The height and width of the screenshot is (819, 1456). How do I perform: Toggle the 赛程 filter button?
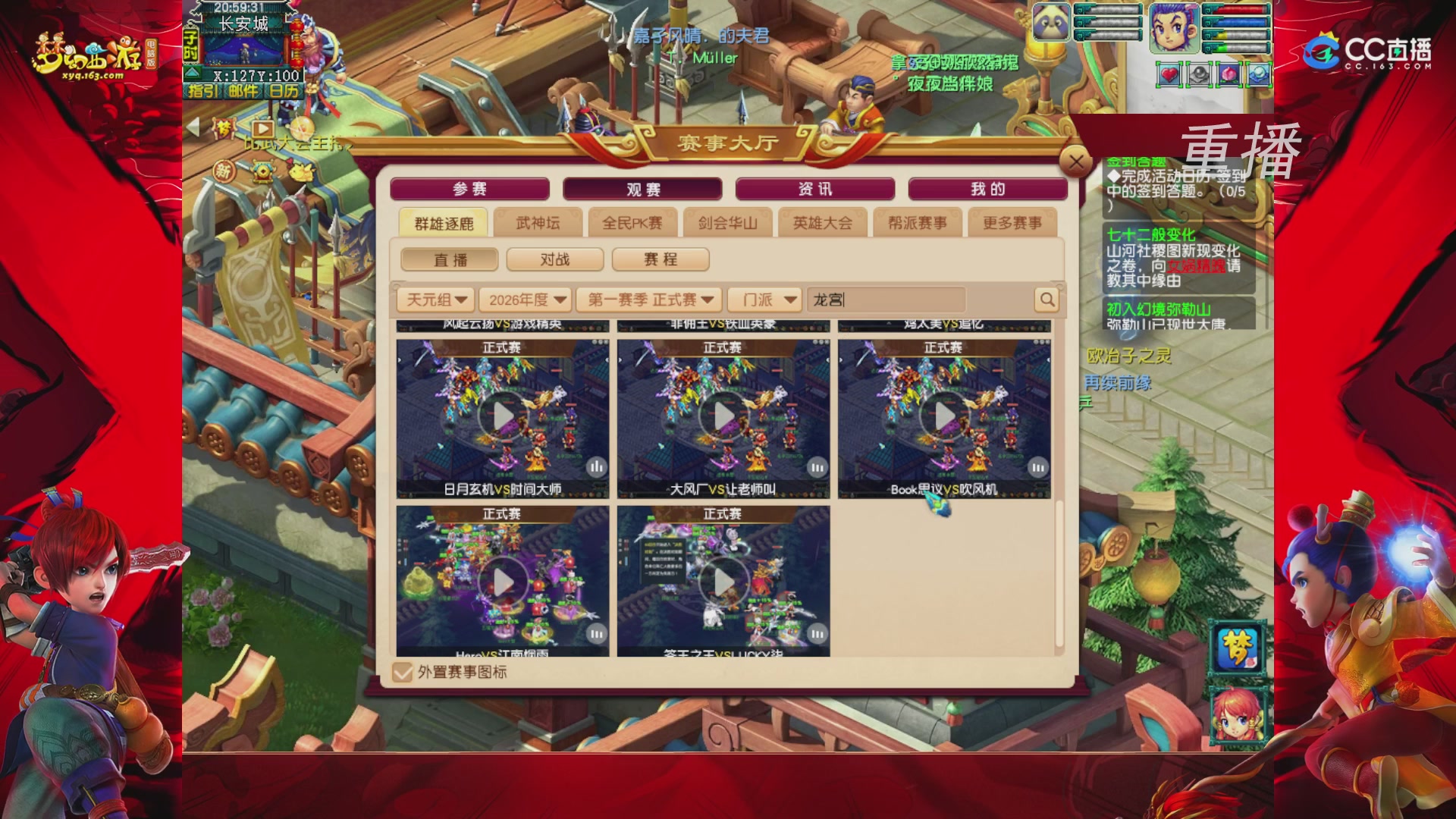(x=661, y=259)
